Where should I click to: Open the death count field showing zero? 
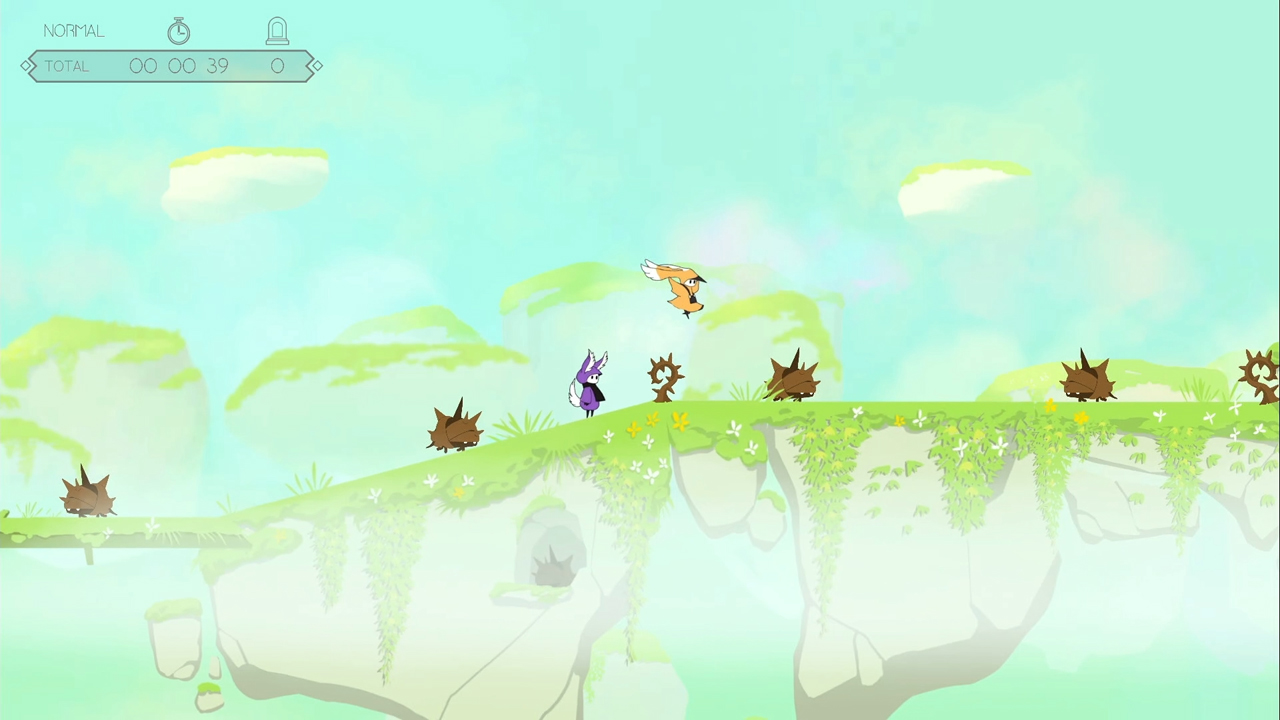point(277,65)
